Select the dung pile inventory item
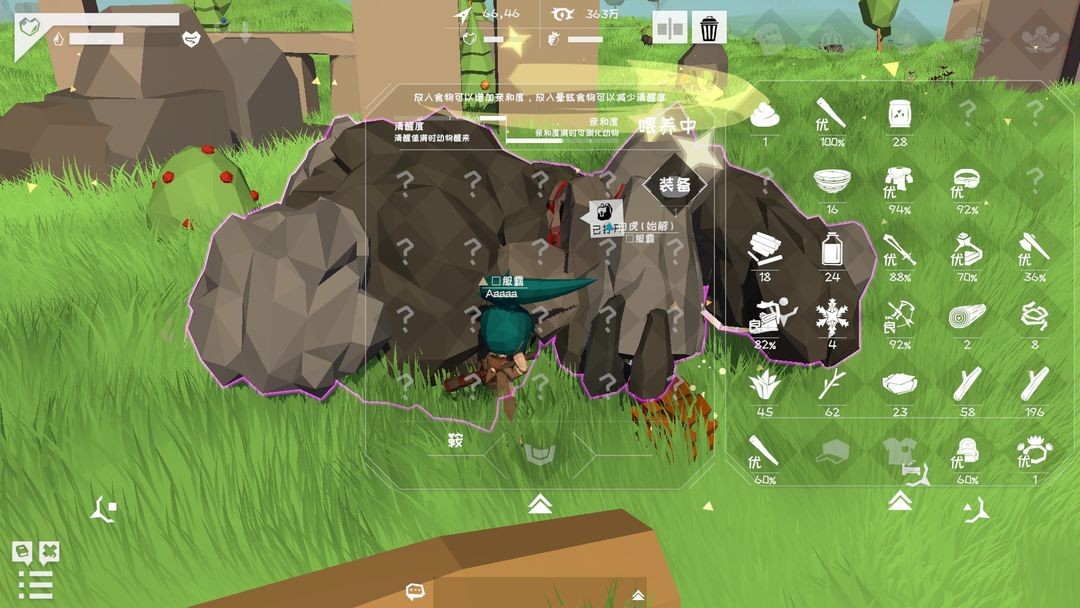 click(765, 115)
